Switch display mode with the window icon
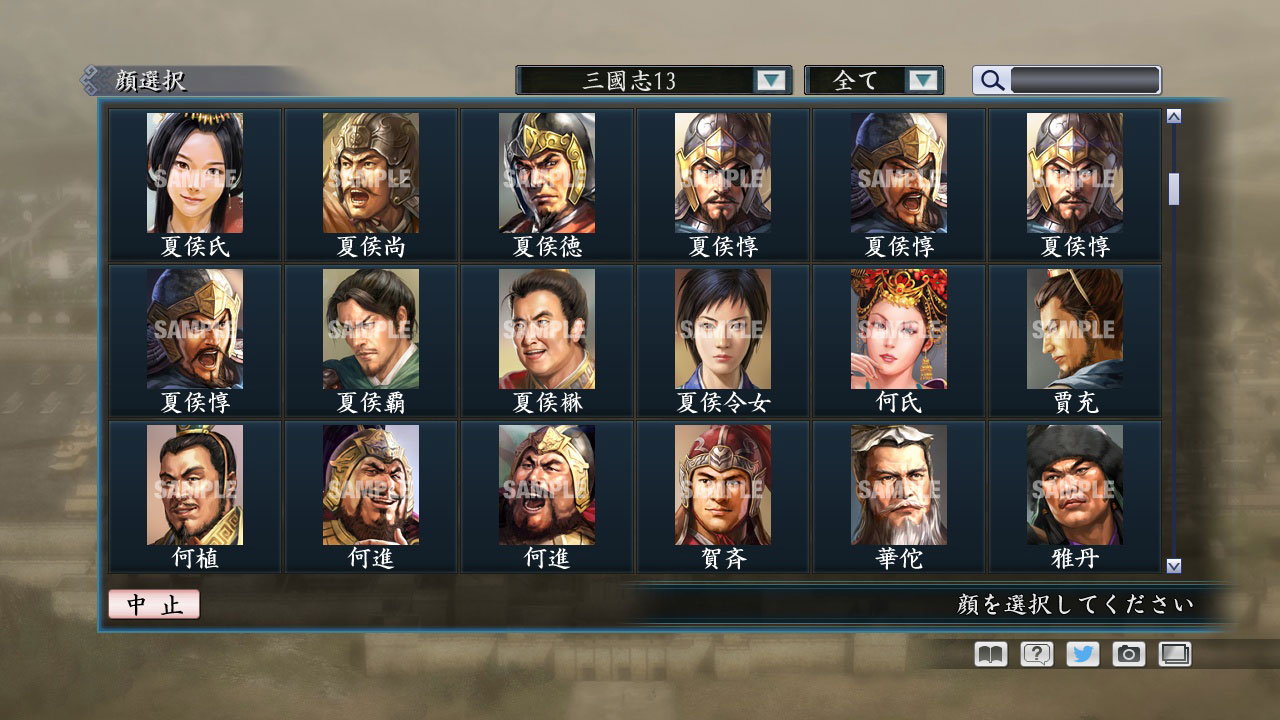This screenshot has width=1280, height=720. [x=1173, y=654]
